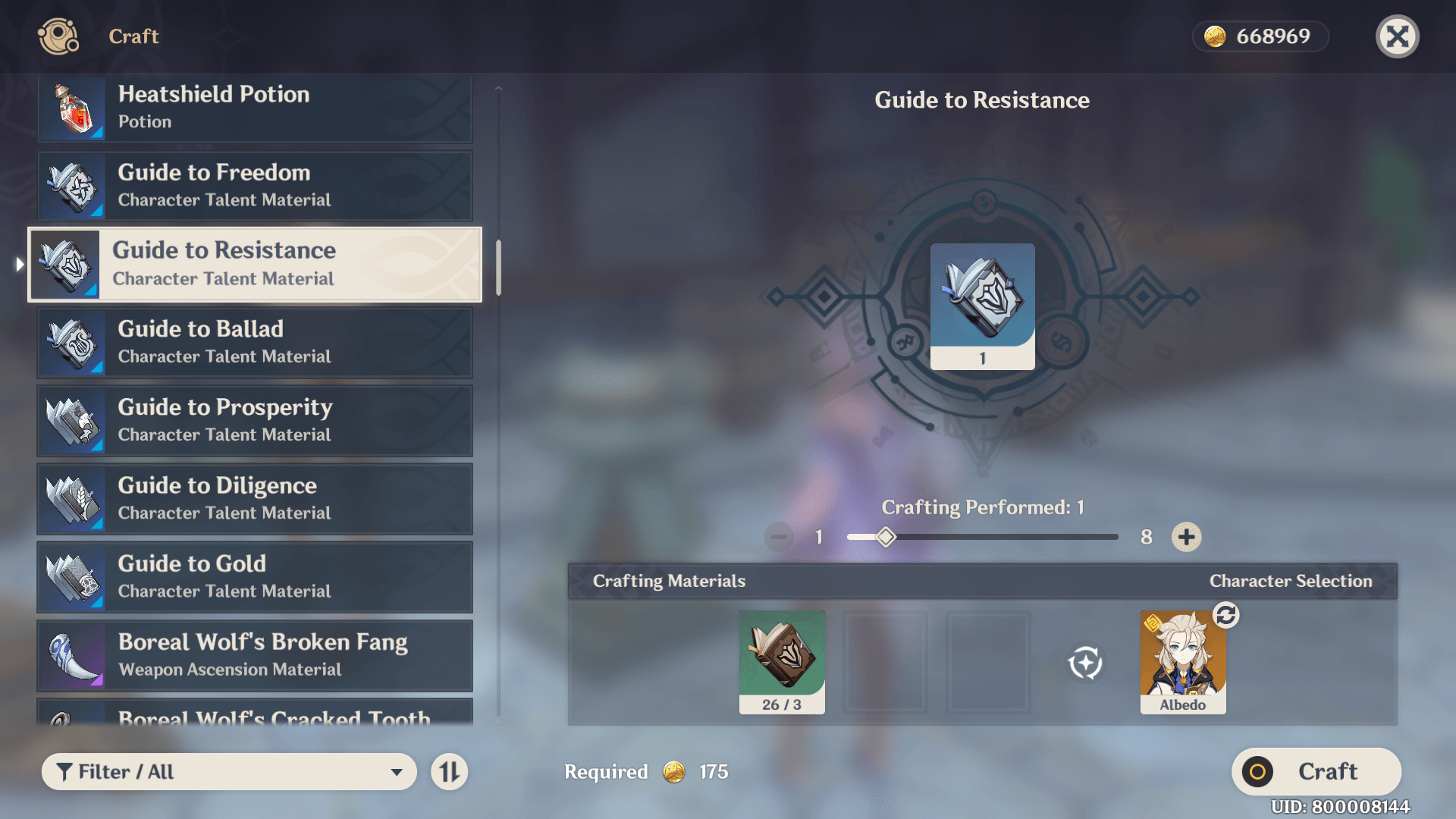Click the Craft confirm button
Screen dimensions: 1456x819
tap(1316, 772)
